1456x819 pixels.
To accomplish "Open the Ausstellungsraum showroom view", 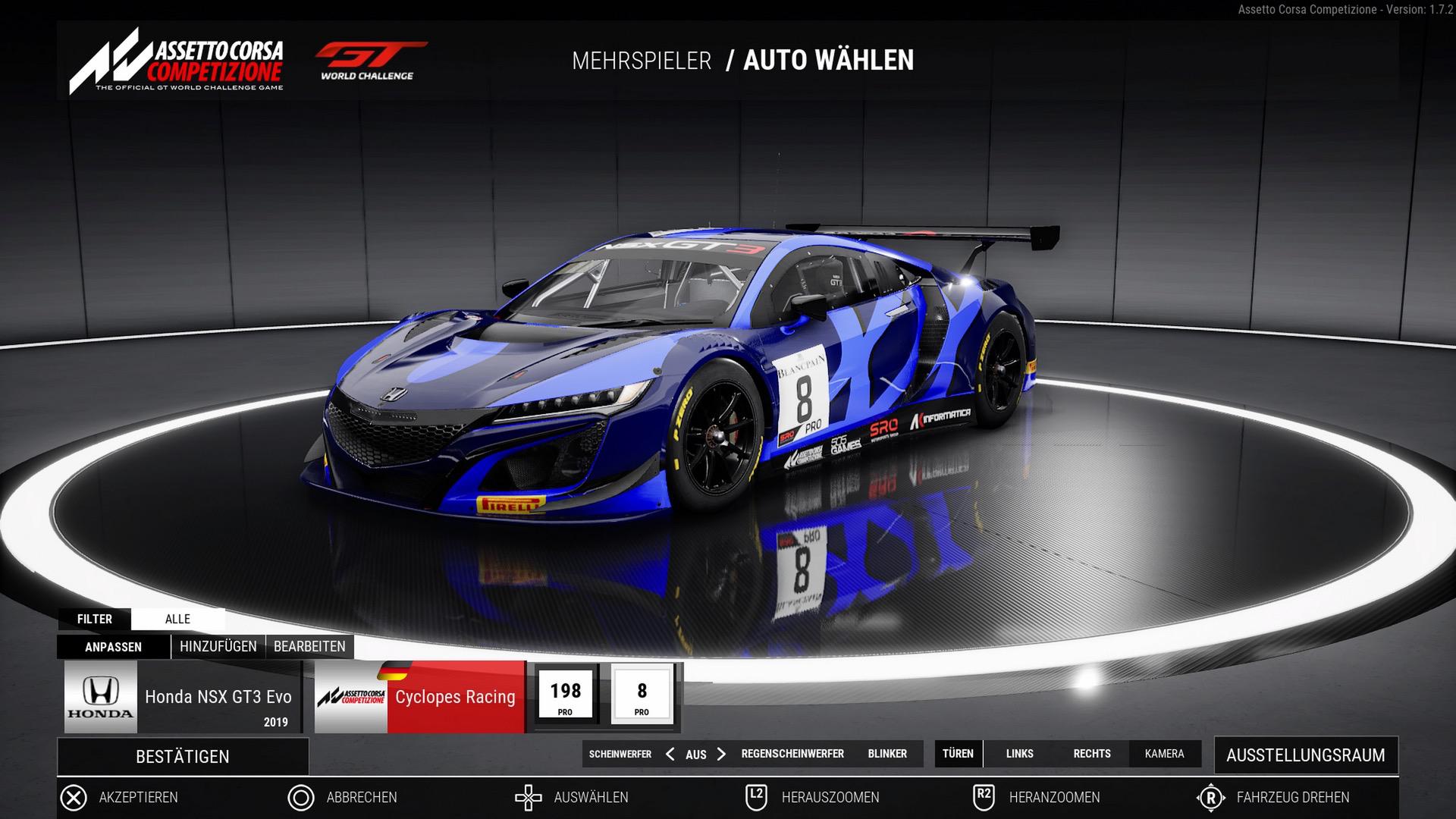I will click(1305, 755).
